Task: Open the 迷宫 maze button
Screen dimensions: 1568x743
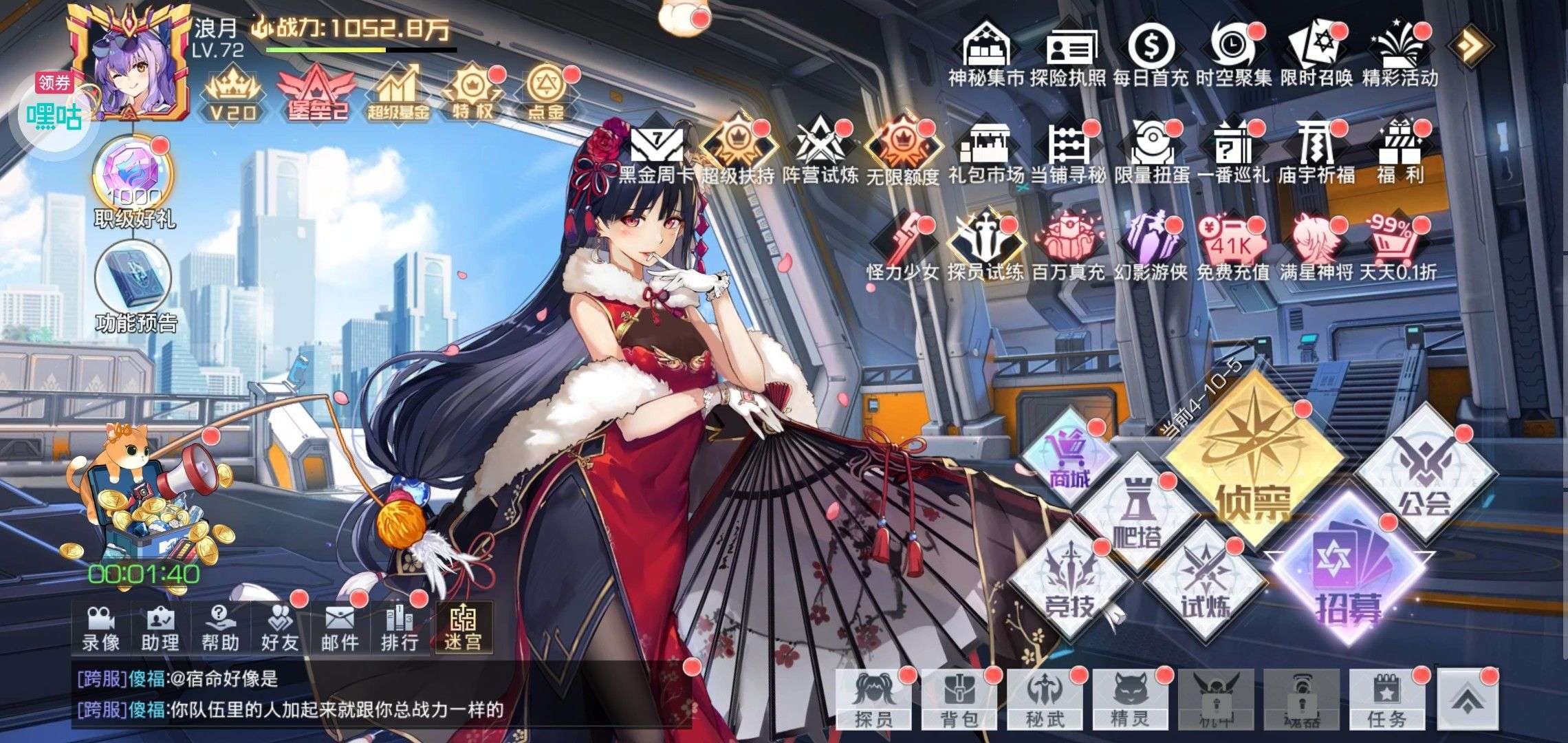Action: click(463, 627)
